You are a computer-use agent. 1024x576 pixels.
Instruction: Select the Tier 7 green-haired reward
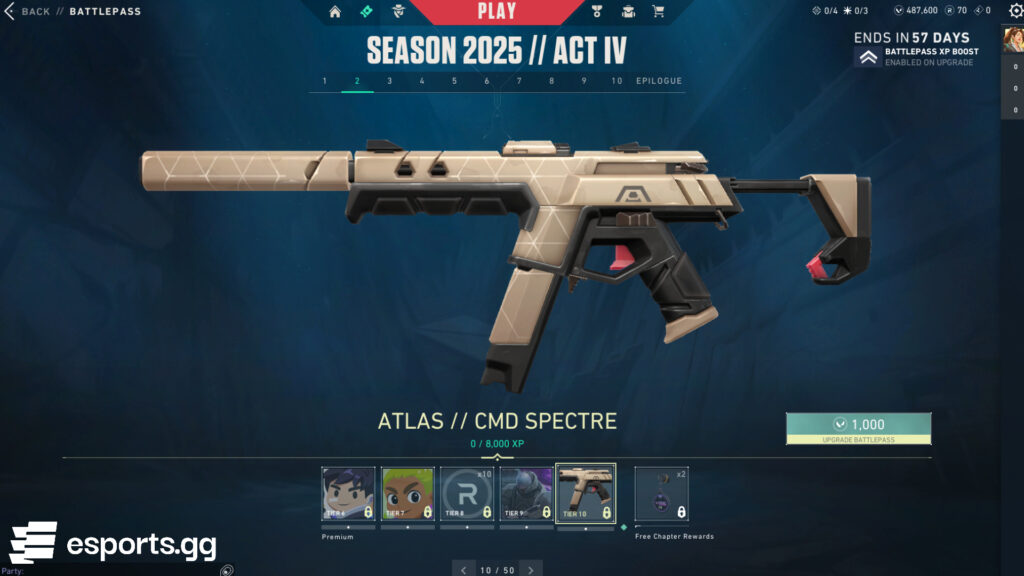[408, 494]
